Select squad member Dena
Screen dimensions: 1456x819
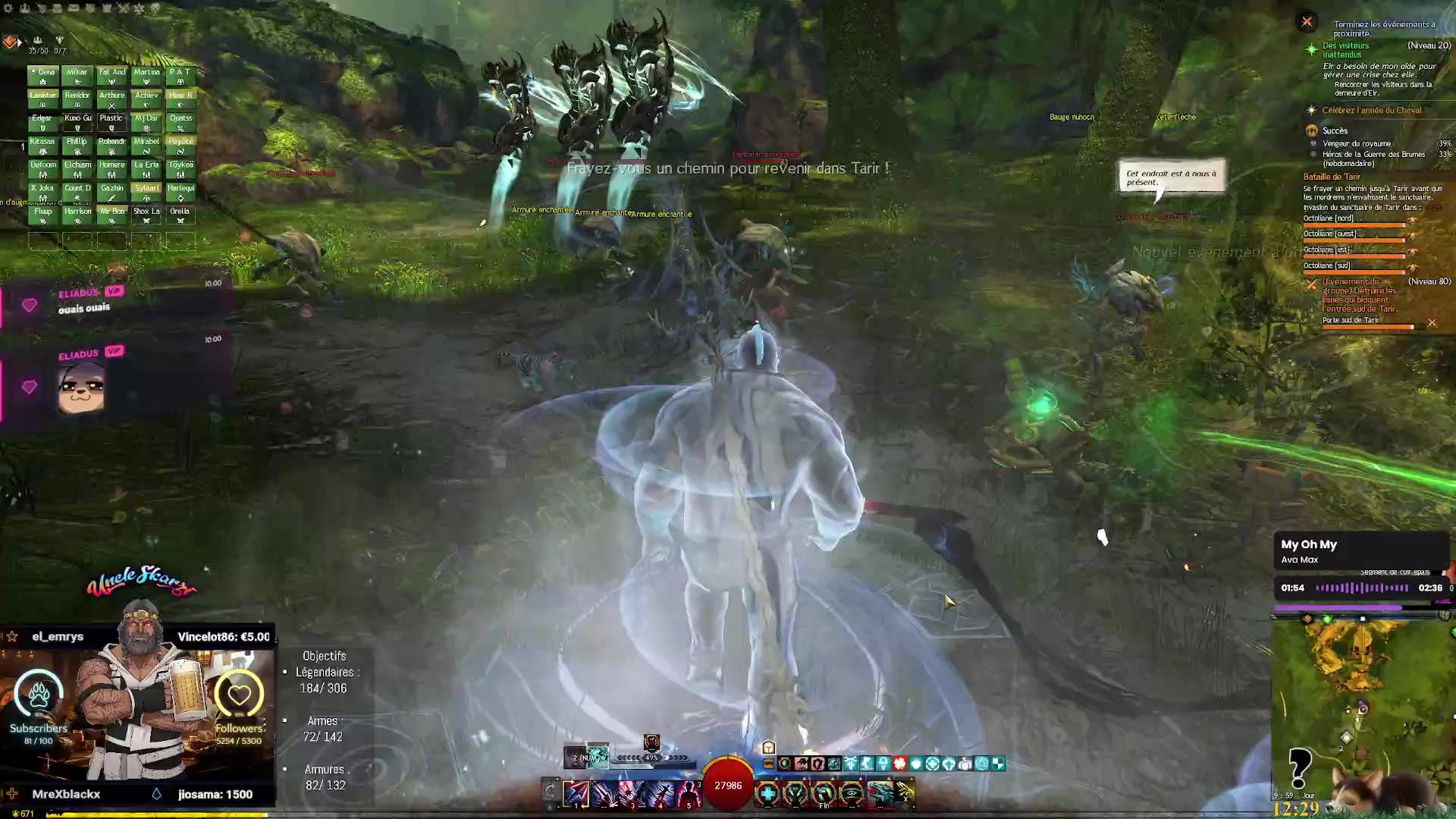43,76
